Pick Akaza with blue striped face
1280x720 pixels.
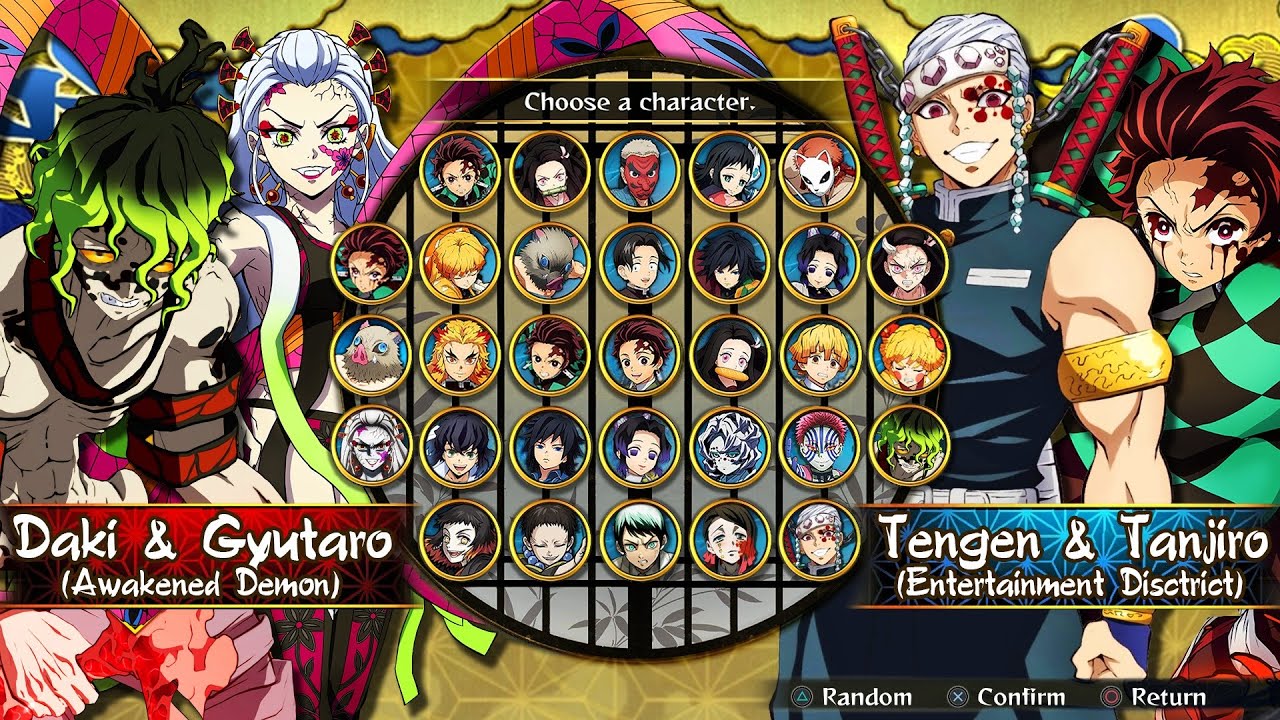(819, 447)
